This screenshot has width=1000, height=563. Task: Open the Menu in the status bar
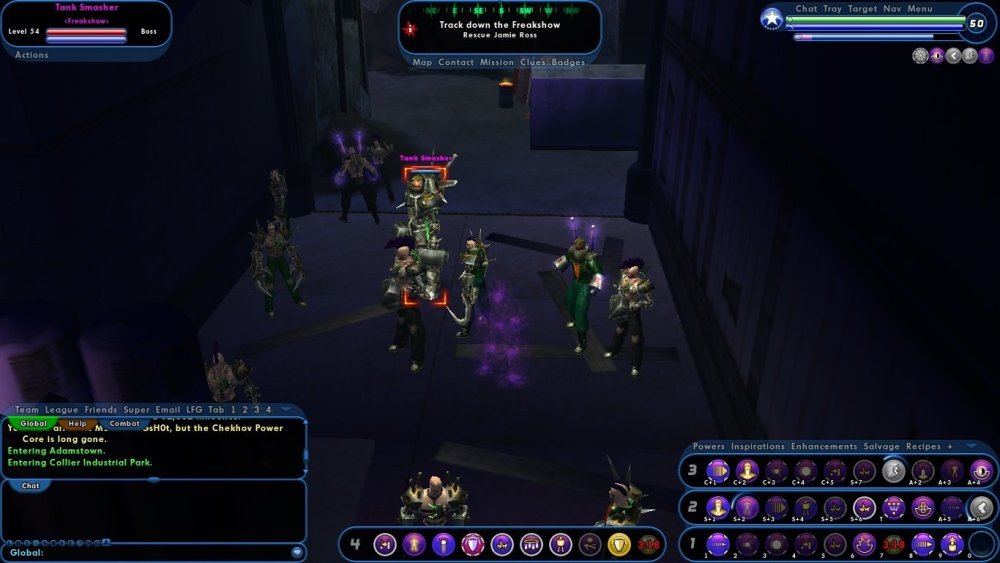pos(920,9)
